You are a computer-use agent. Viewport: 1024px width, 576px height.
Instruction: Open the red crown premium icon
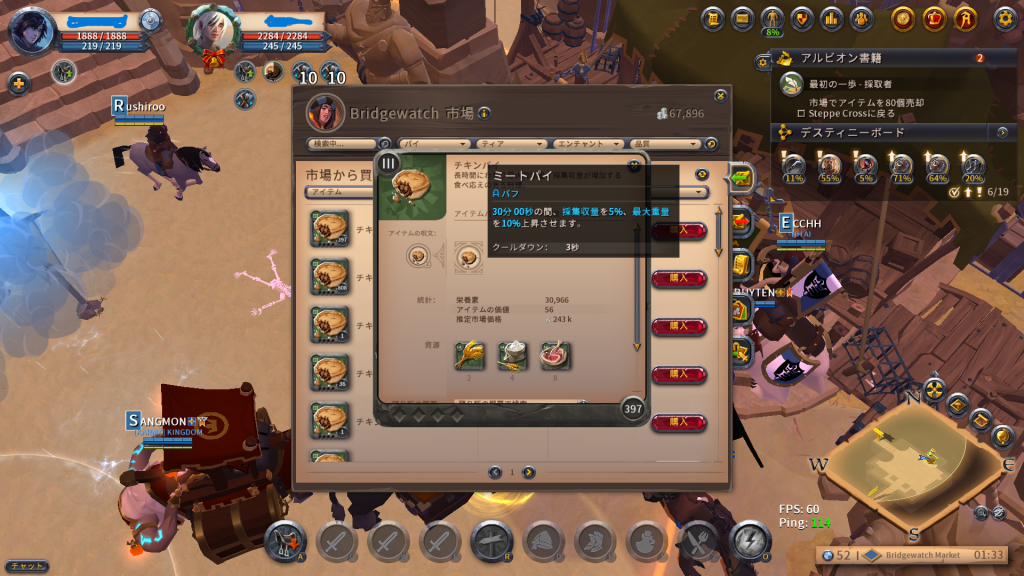pos(935,18)
